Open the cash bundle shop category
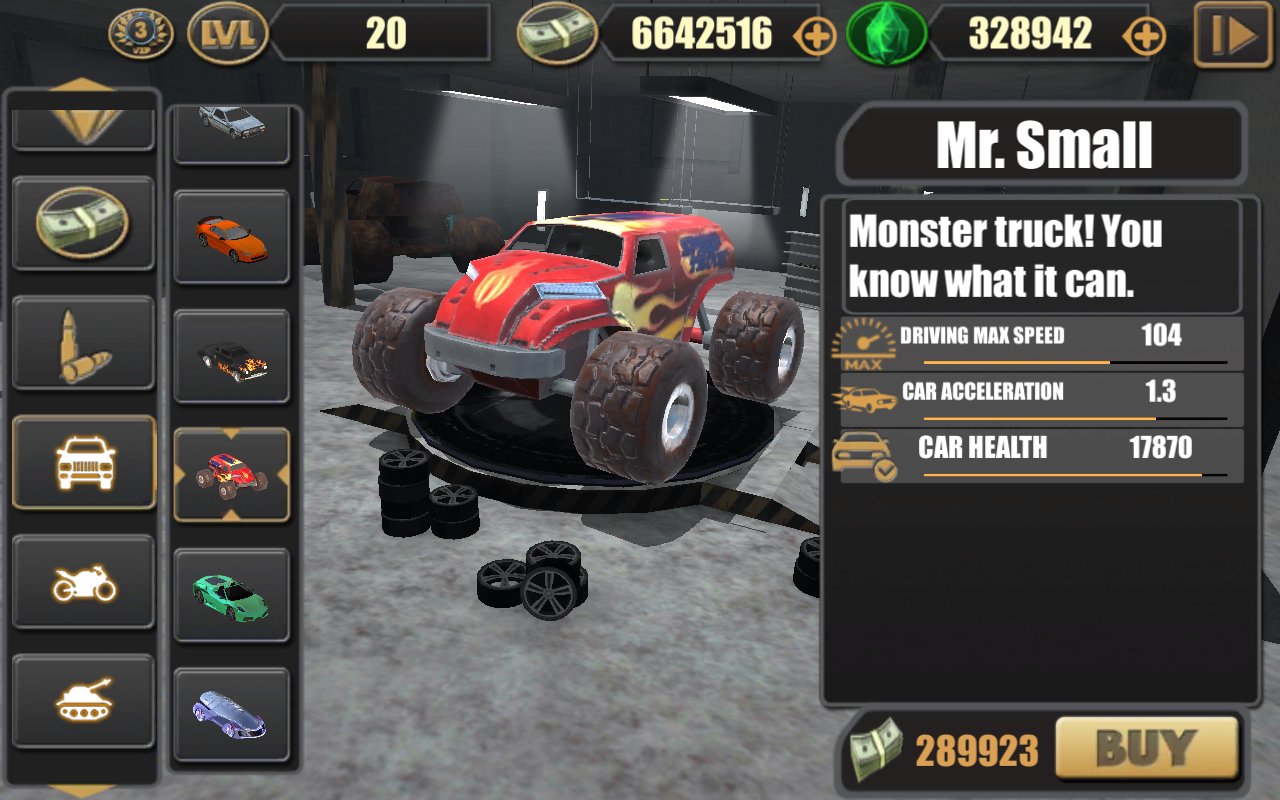The width and height of the screenshot is (1280, 800). pyautogui.click(x=83, y=222)
